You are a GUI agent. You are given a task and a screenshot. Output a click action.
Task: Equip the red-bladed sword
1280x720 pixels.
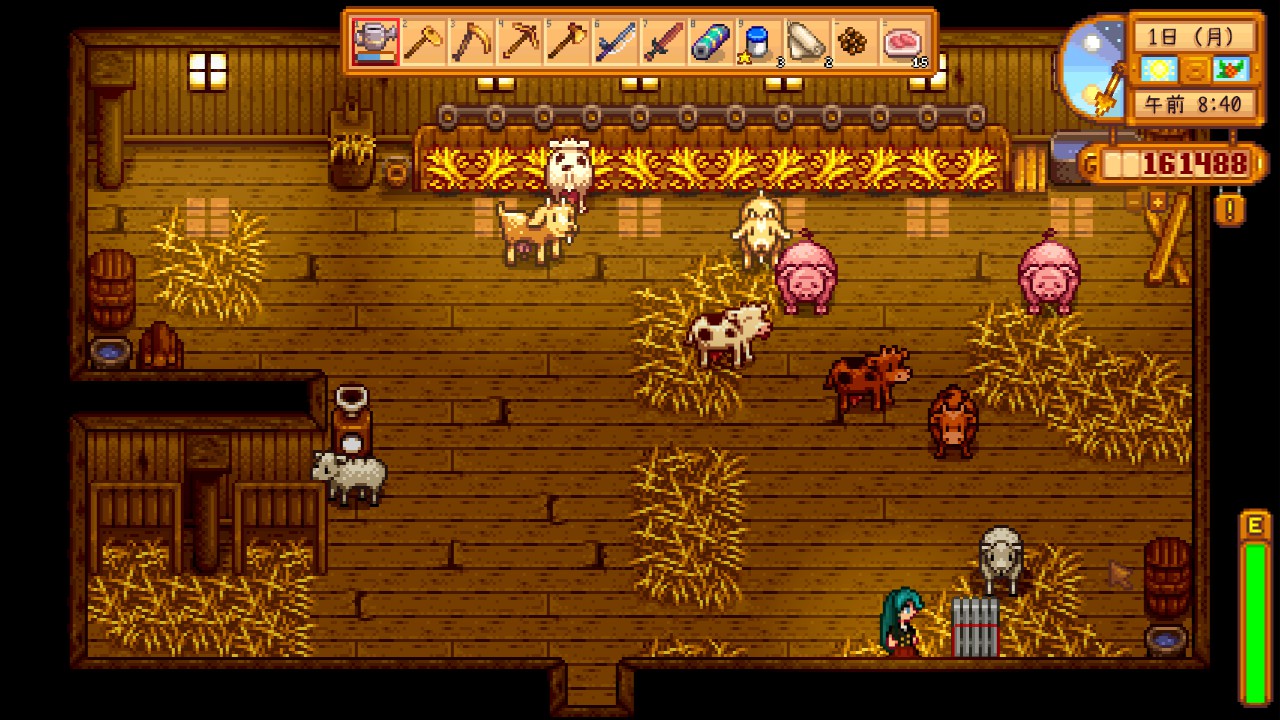[664, 42]
